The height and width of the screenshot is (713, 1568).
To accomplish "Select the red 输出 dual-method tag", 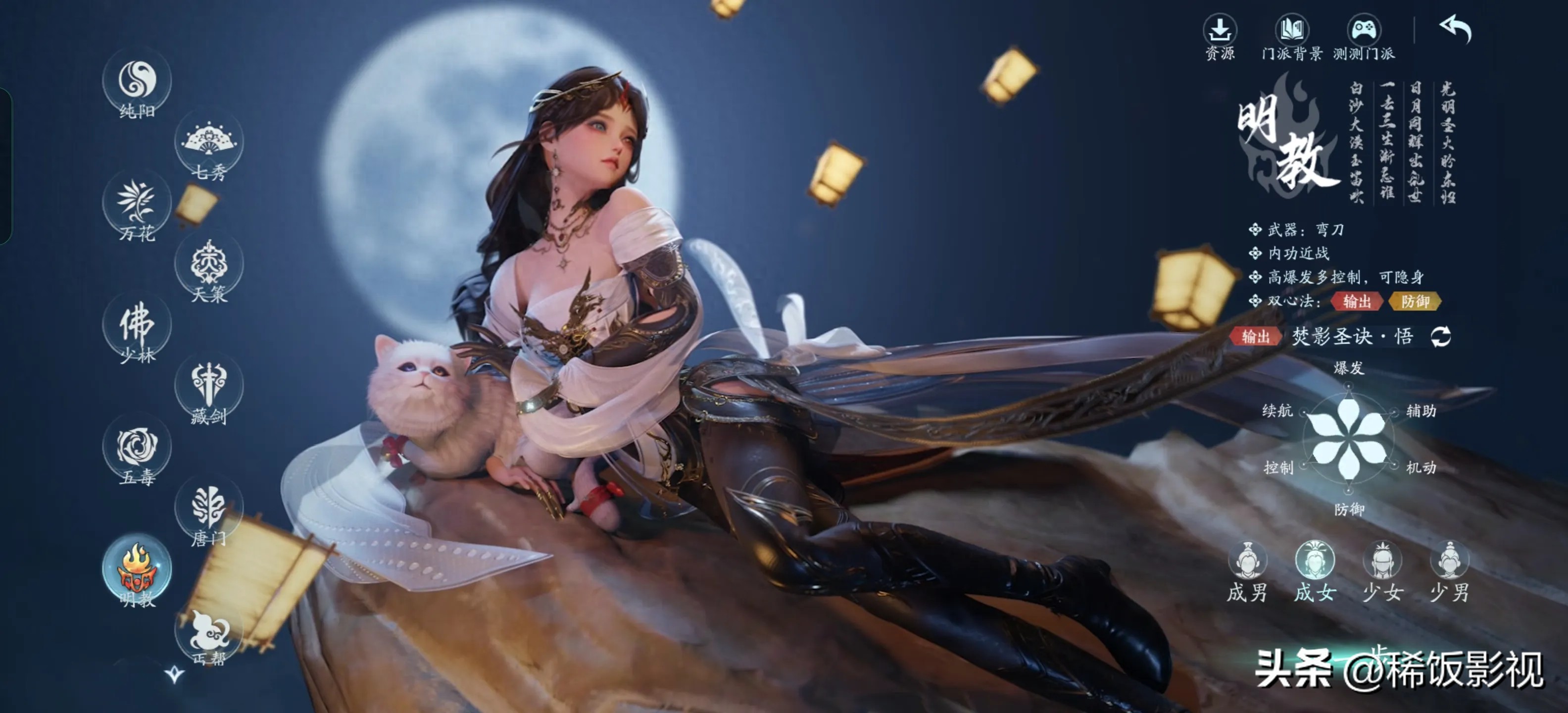I will [x=1357, y=302].
